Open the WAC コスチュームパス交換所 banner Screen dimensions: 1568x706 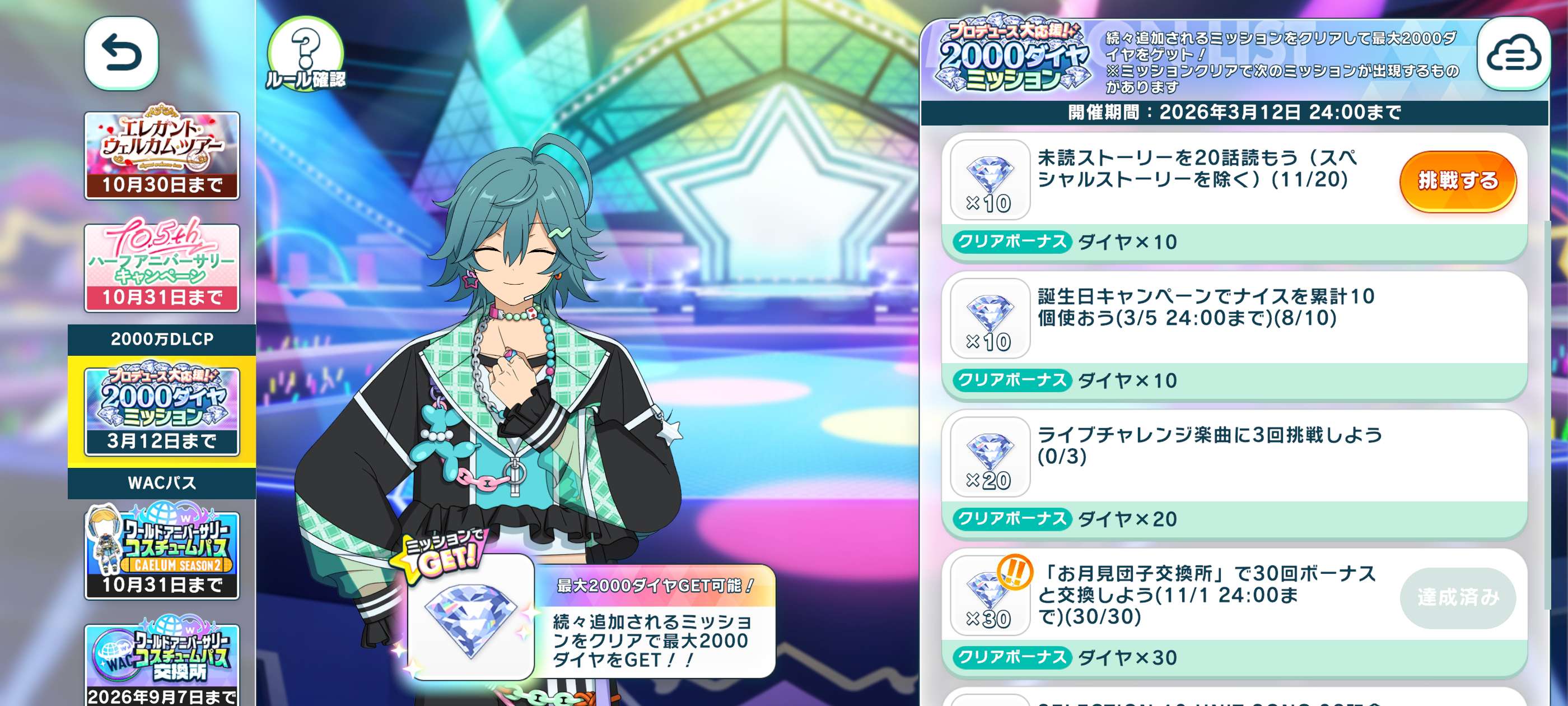pos(162,665)
